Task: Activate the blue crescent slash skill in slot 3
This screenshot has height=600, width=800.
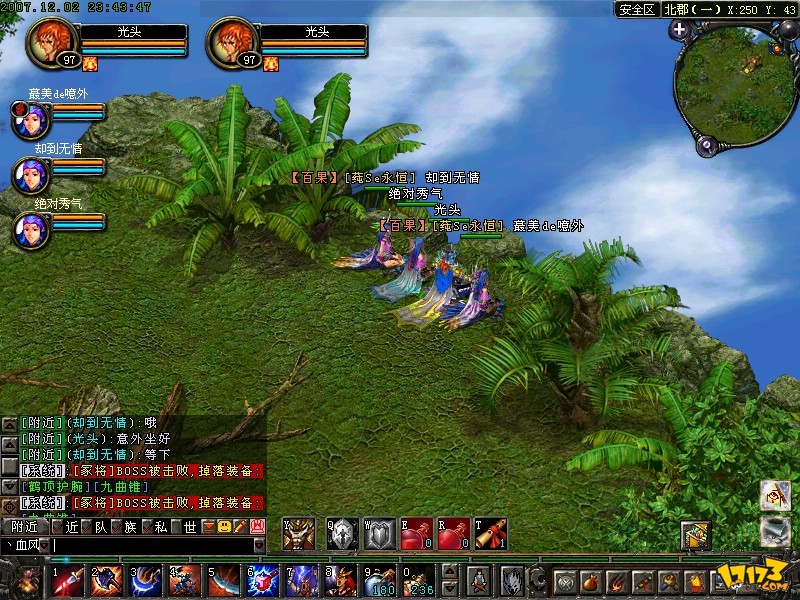Action: tap(145, 580)
